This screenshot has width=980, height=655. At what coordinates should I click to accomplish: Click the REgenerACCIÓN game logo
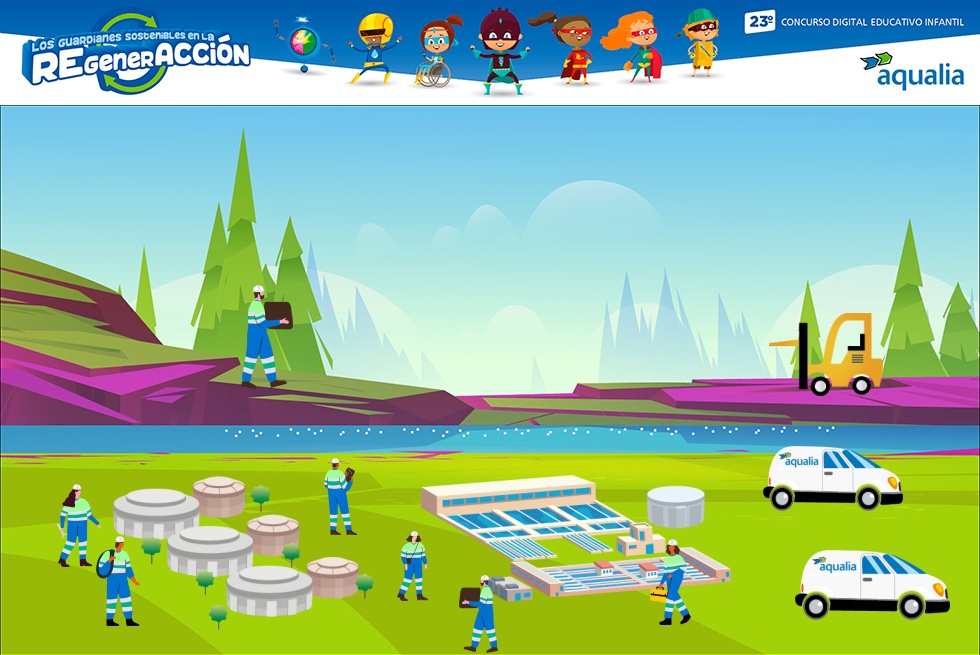(138, 56)
